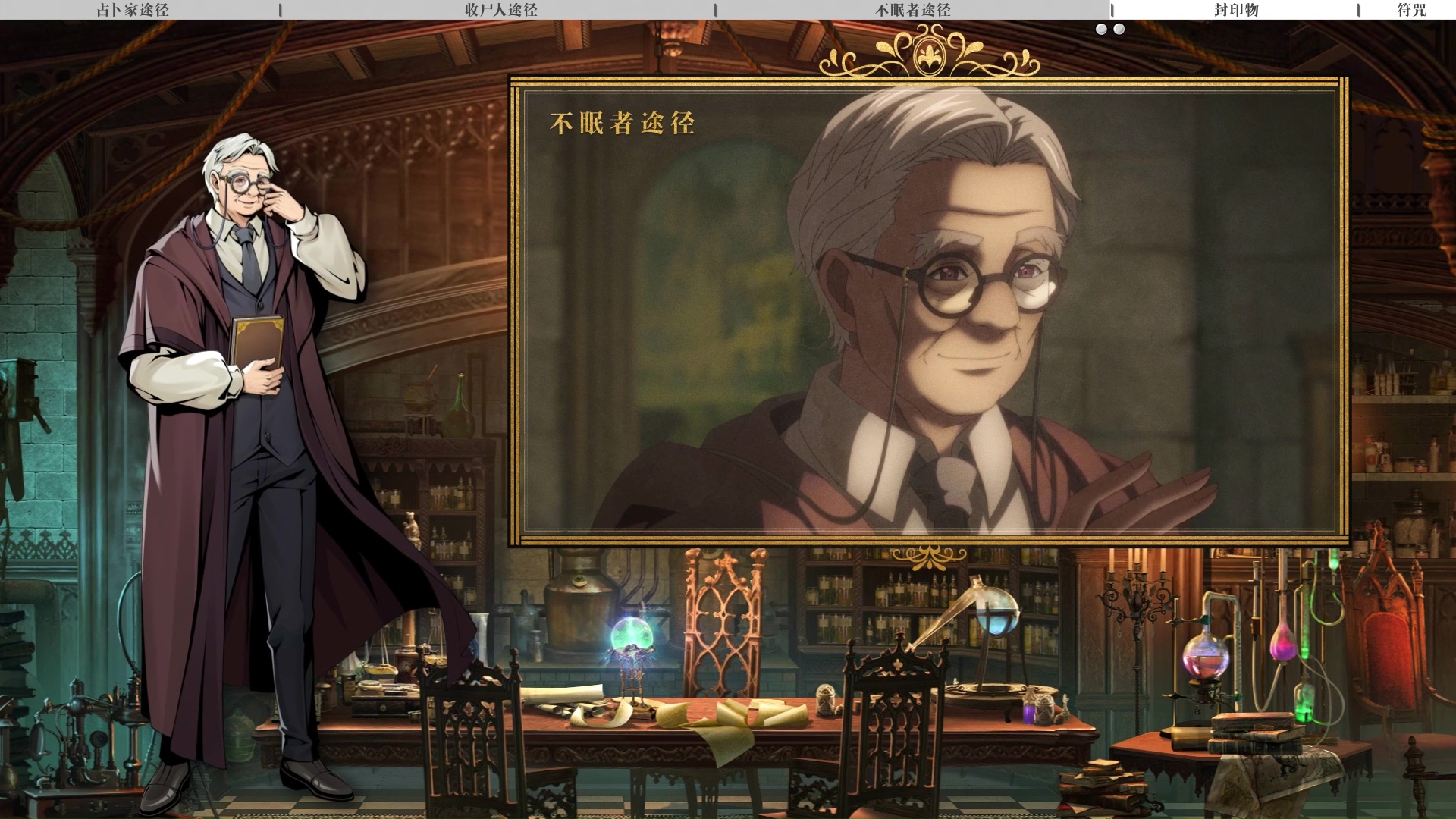The image size is (1456, 819).
Task: Jump to the 占卜家途径 section
Action: pyautogui.click(x=133, y=10)
